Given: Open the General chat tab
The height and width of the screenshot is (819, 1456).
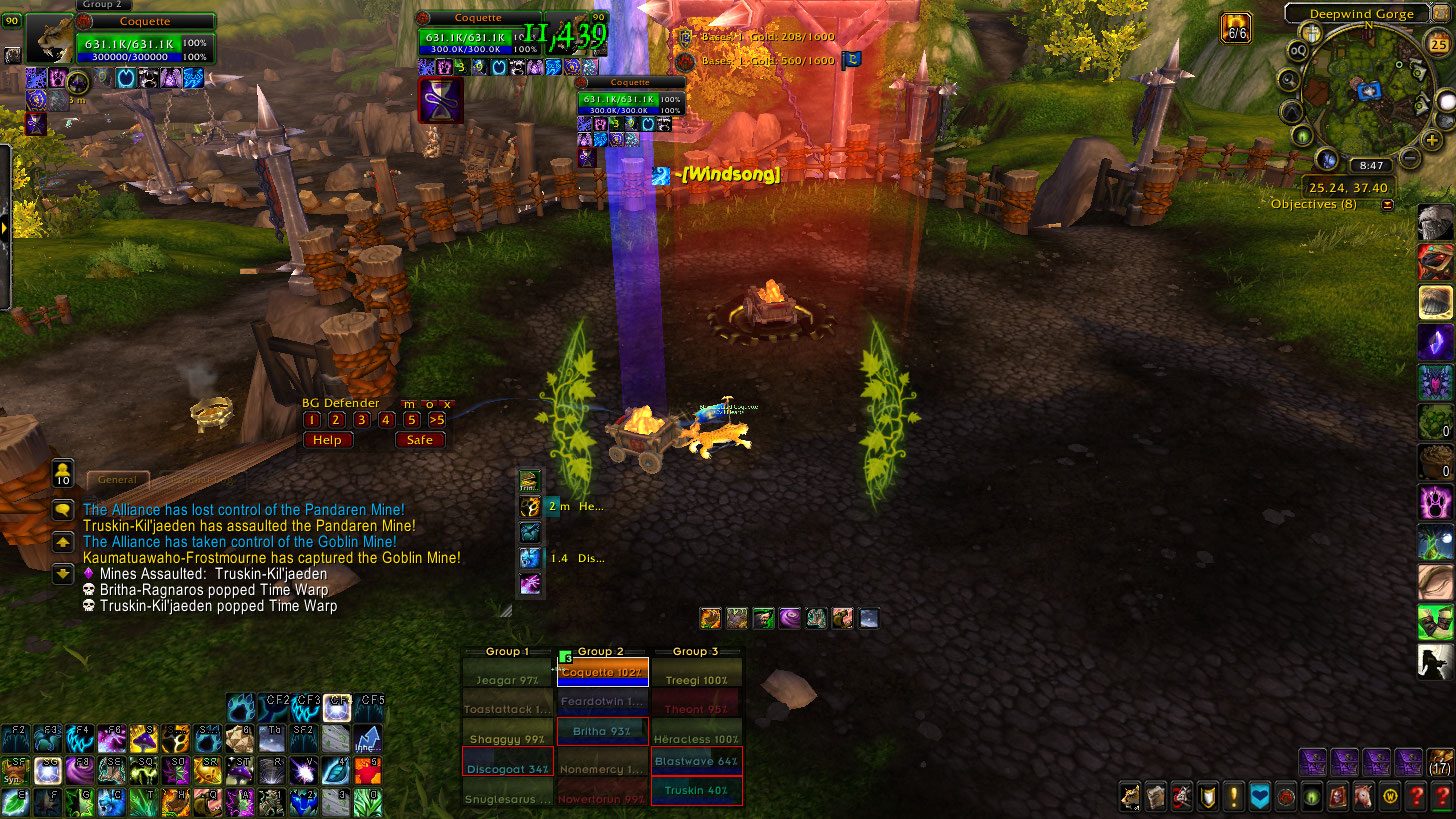Looking at the screenshot, I should (117, 480).
